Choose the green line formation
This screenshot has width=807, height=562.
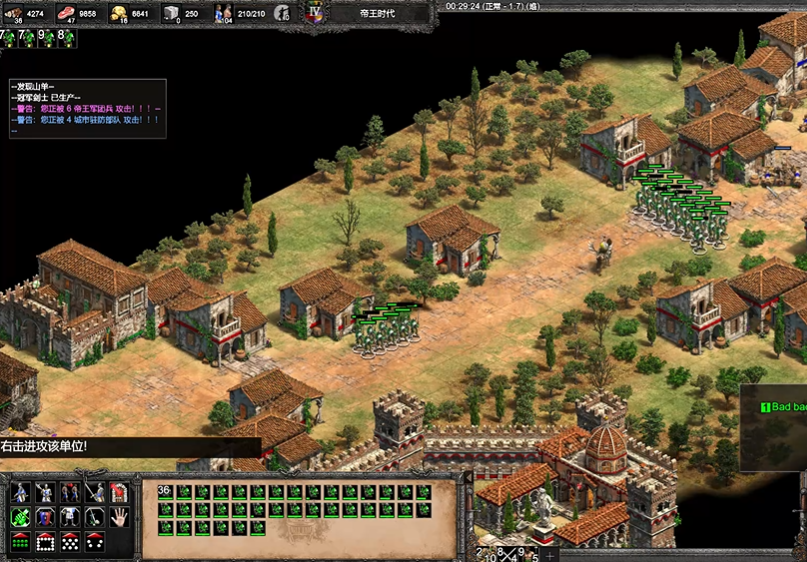(20, 542)
